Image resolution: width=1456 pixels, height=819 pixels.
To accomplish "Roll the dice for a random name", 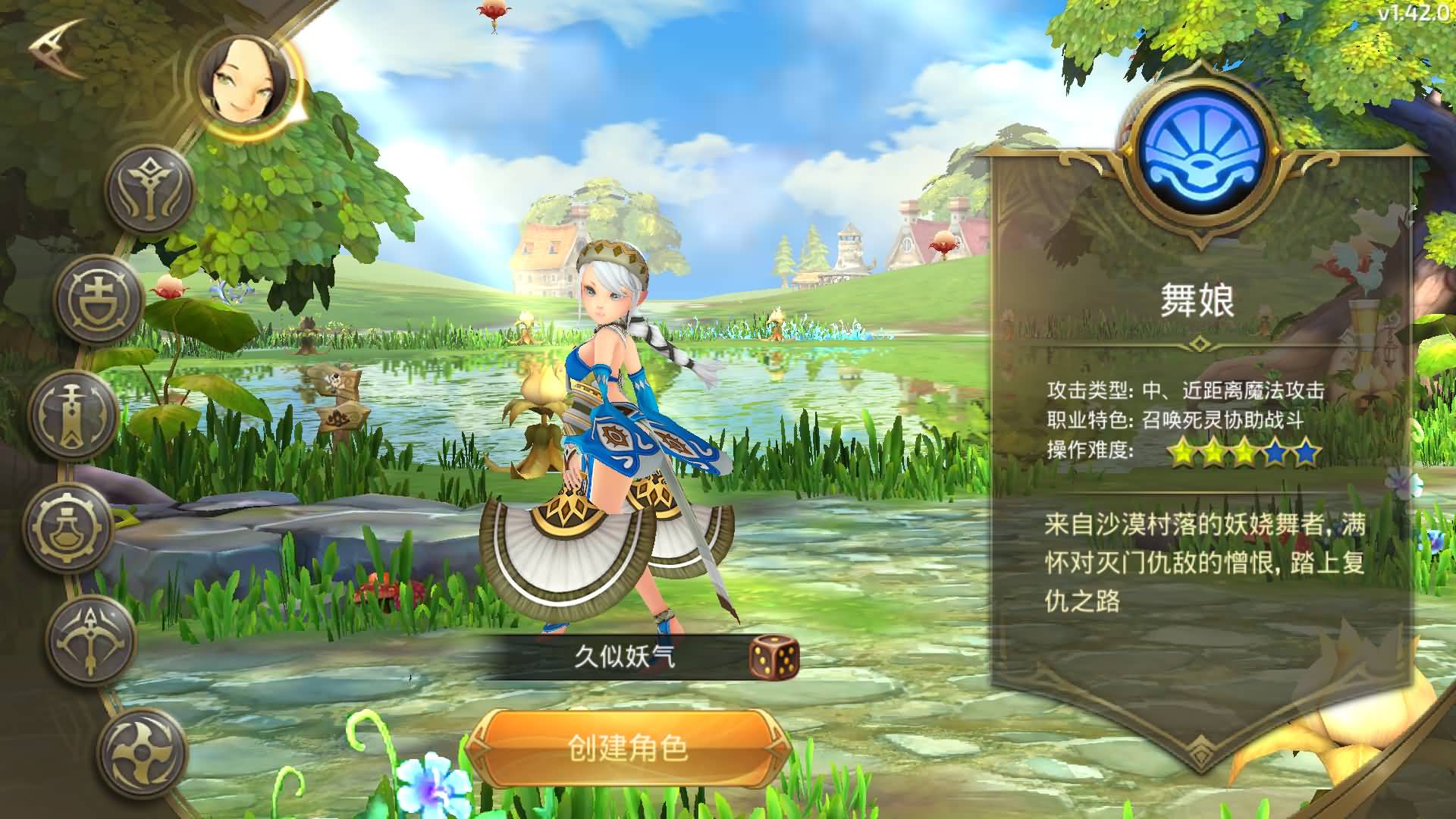I will 773,657.
